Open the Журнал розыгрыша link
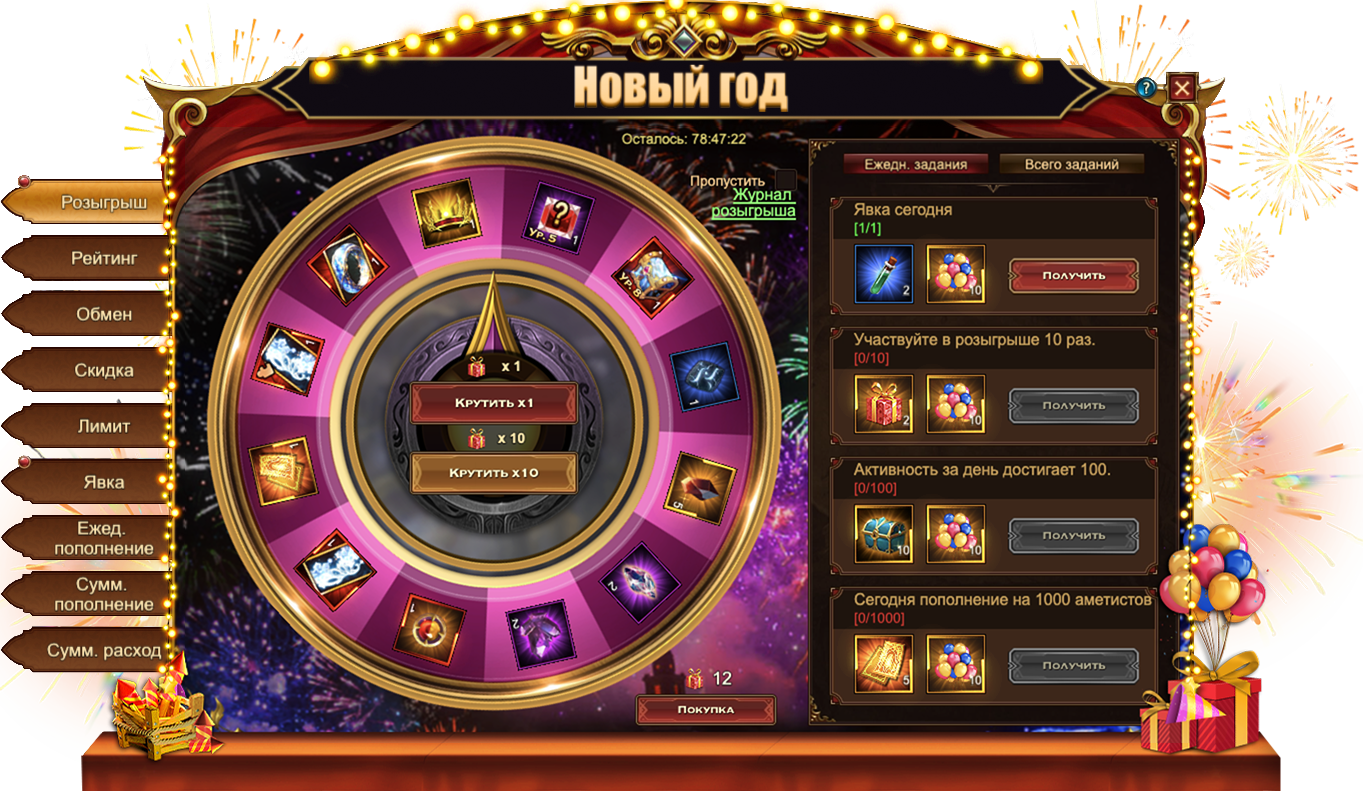 point(753,203)
